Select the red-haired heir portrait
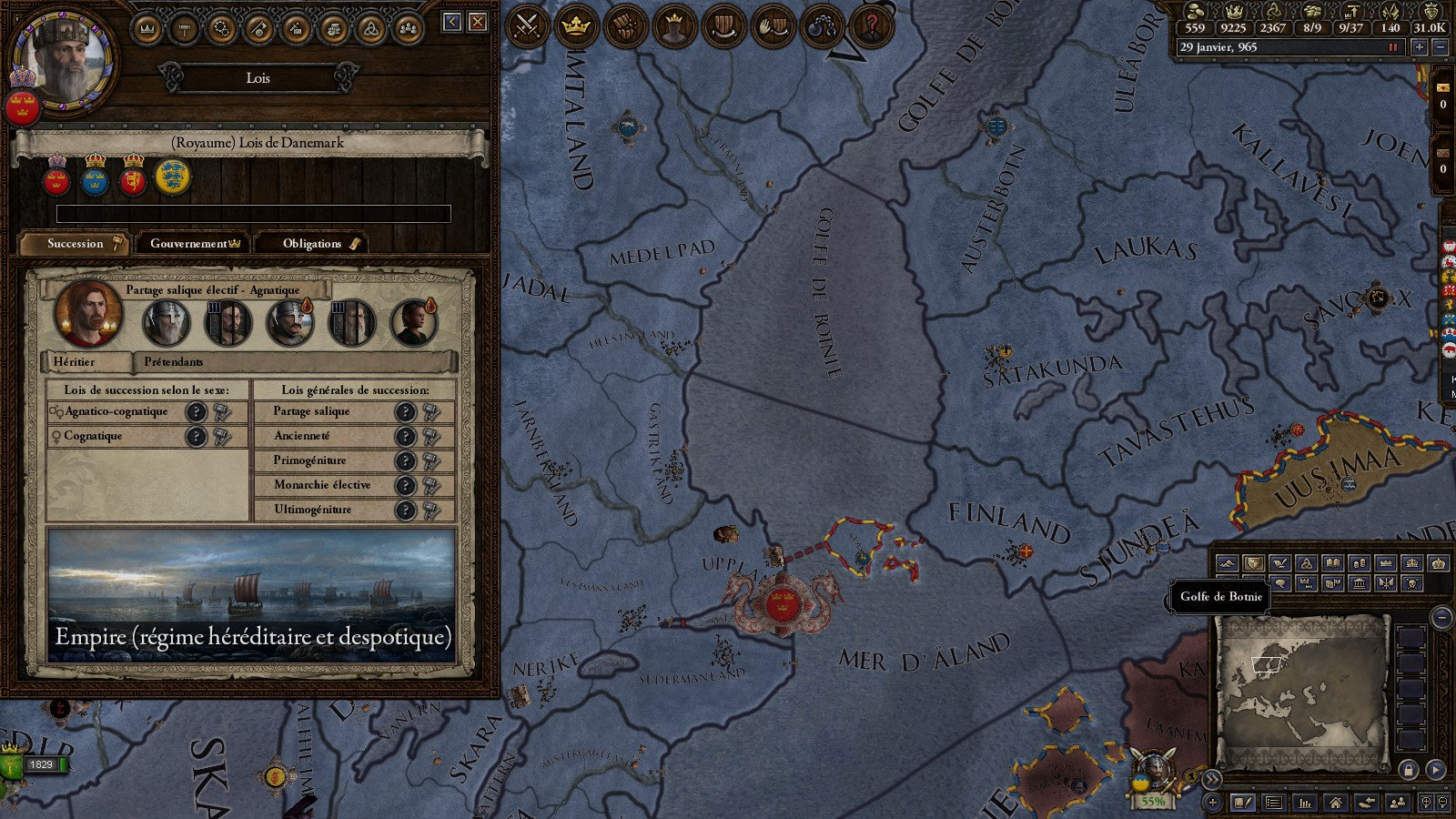 [88, 314]
